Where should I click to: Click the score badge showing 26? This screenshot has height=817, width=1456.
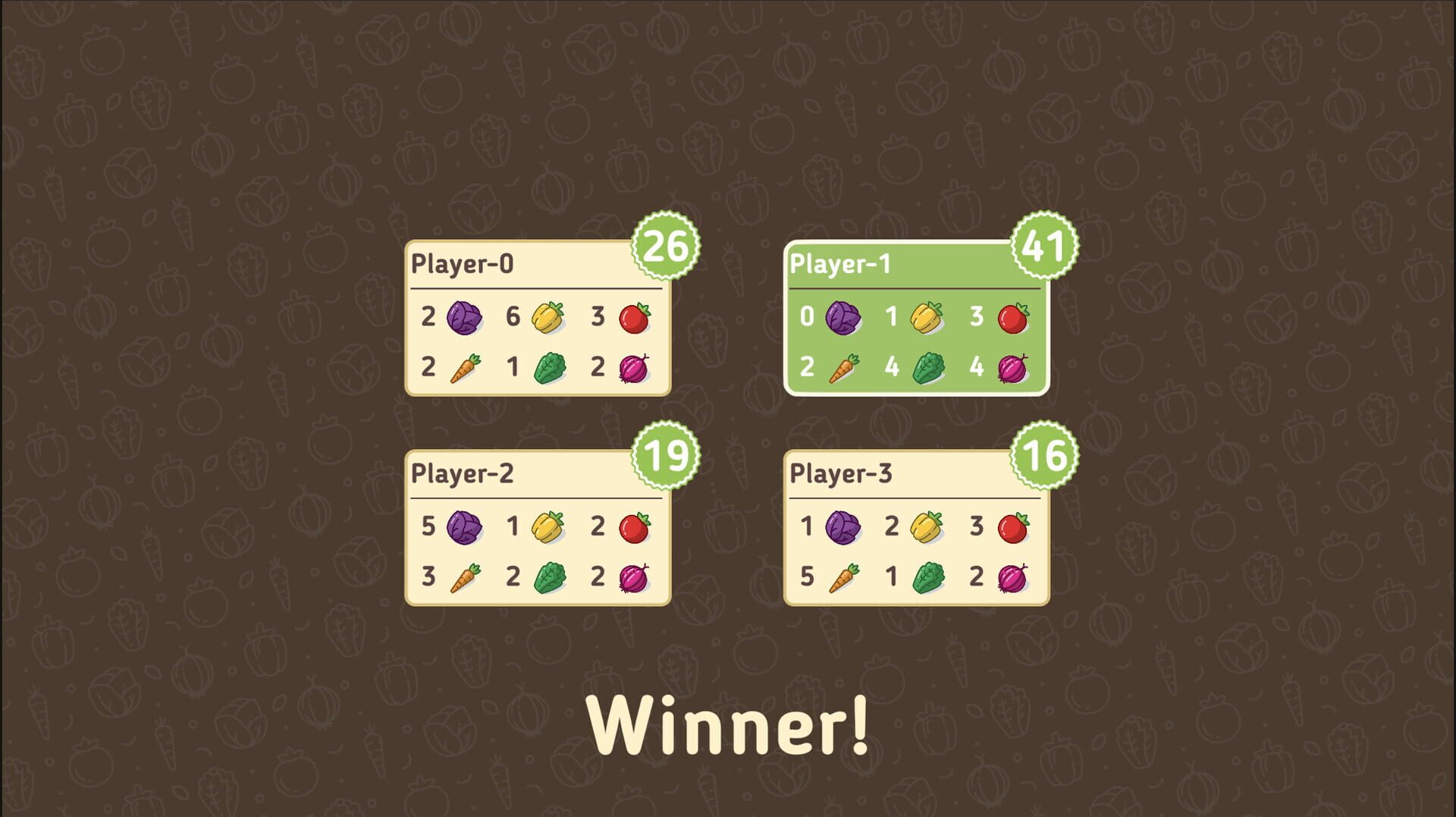[x=667, y=247]
